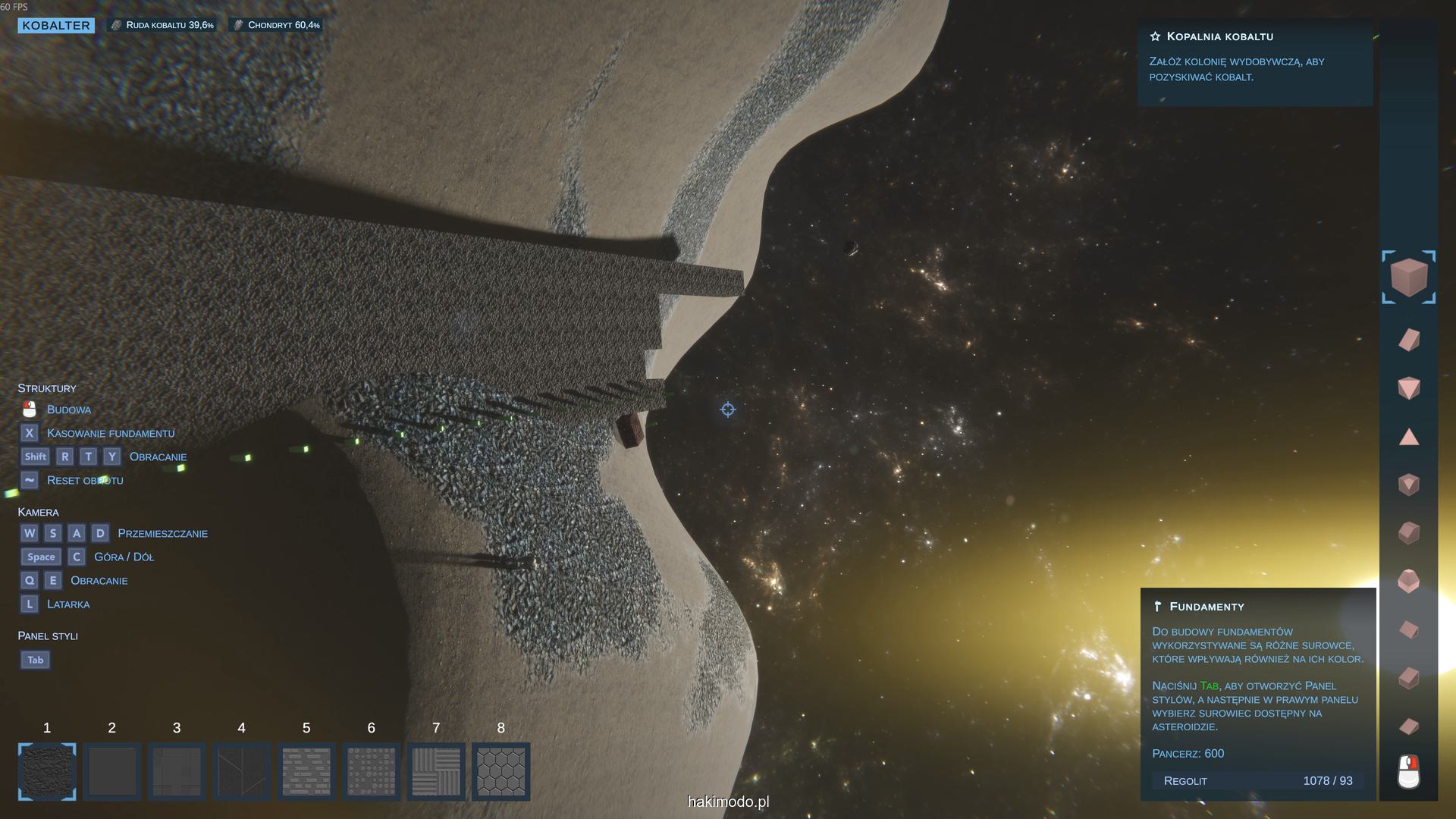Screen dimensions: 1456x819
Task: Choose the plain smooth texture in slot 2
Action: (x=112, y=771)
